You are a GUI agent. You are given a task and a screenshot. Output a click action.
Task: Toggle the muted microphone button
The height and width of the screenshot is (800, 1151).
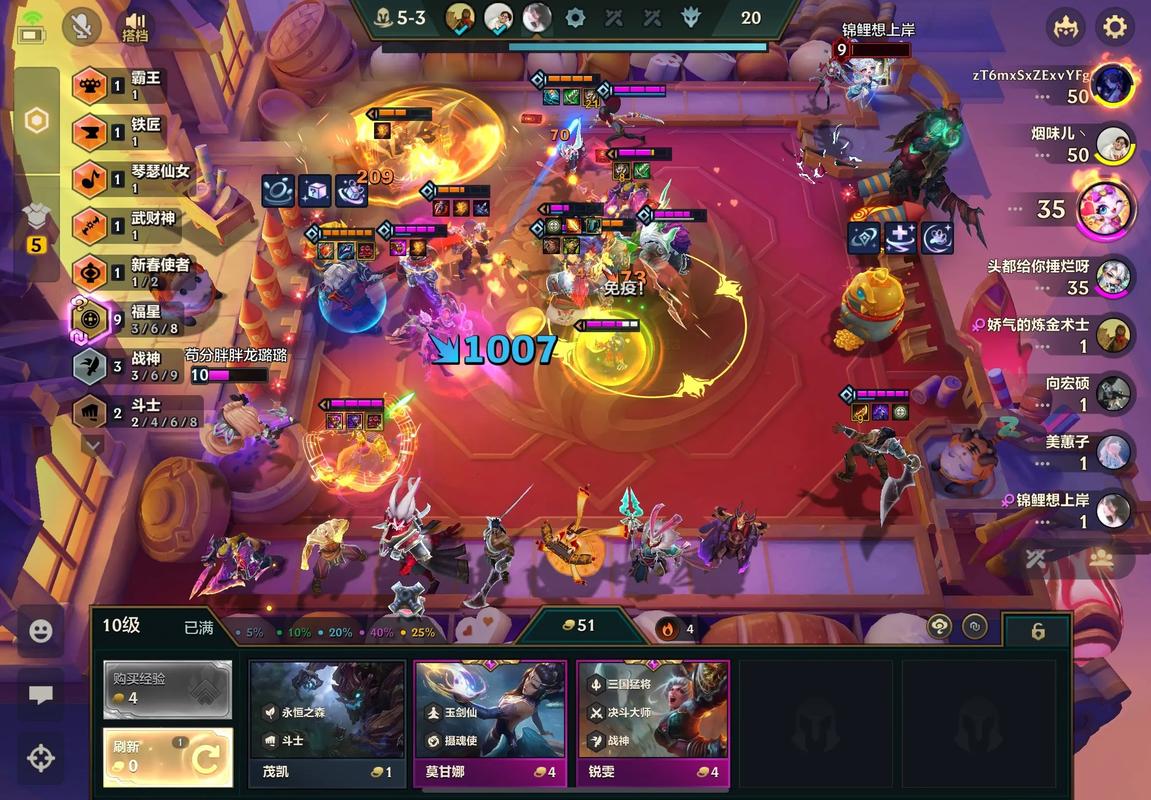coord(81,27)
